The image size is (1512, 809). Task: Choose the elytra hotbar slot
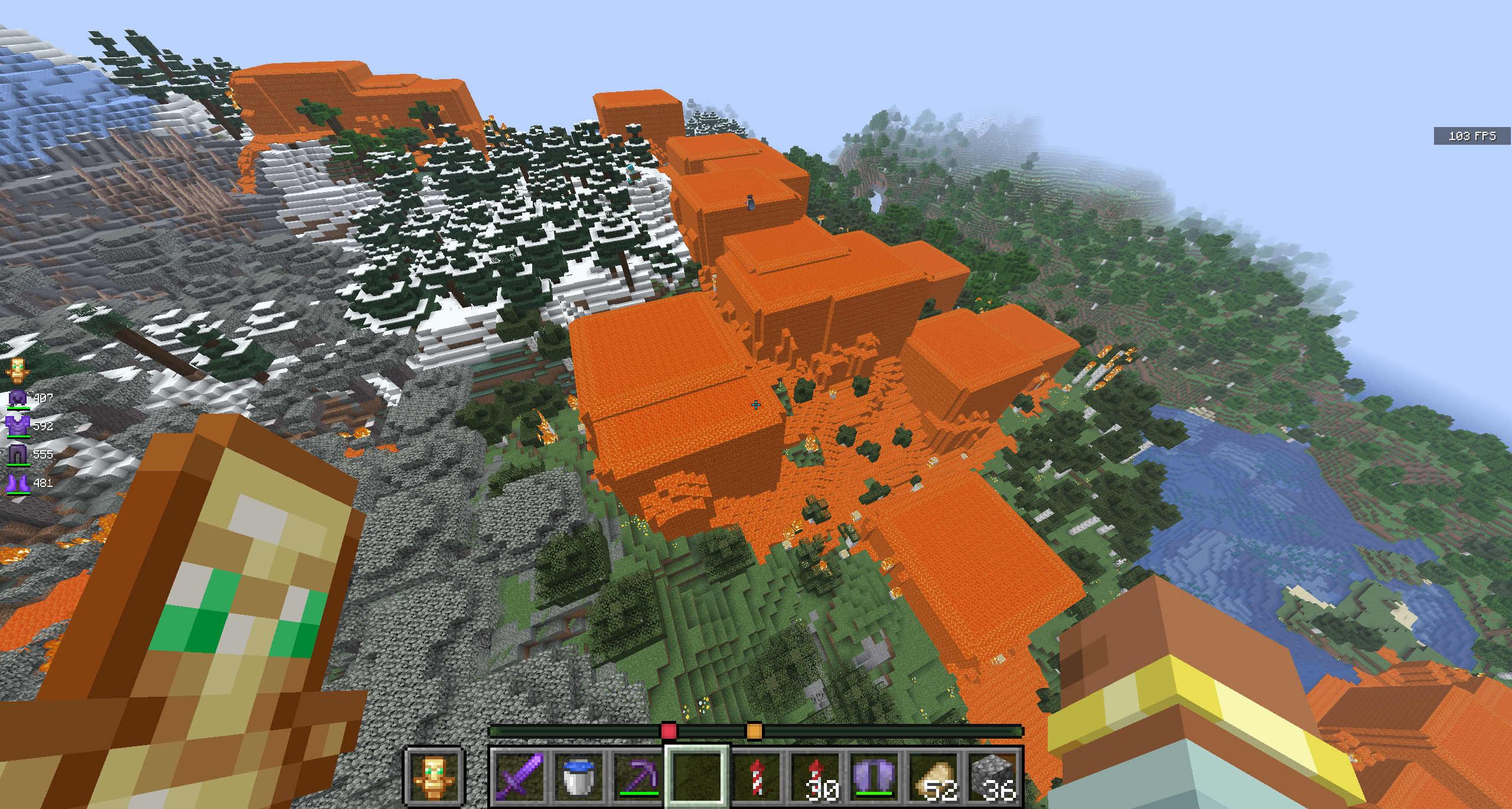[x=875, y=776]
